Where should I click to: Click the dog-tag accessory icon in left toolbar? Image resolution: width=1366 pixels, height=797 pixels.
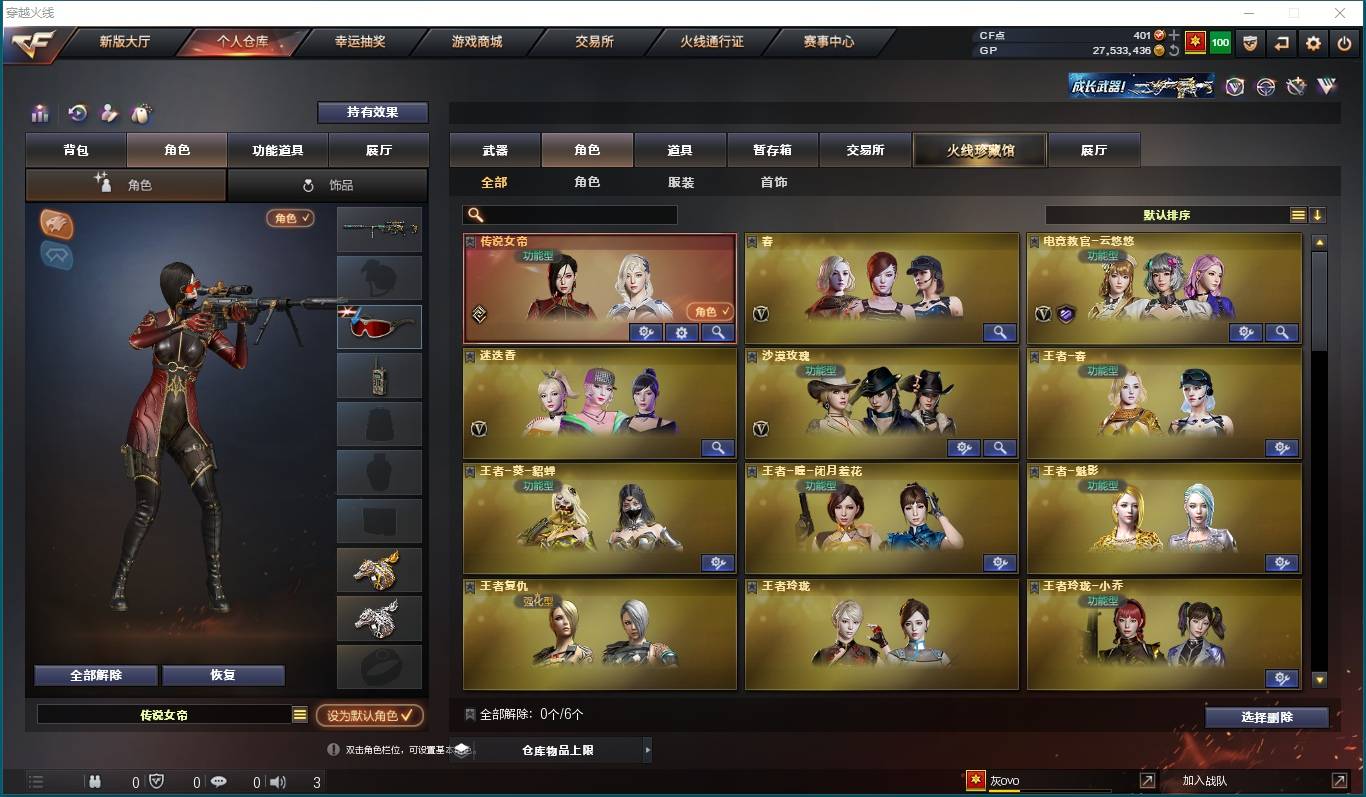[142, 113]
